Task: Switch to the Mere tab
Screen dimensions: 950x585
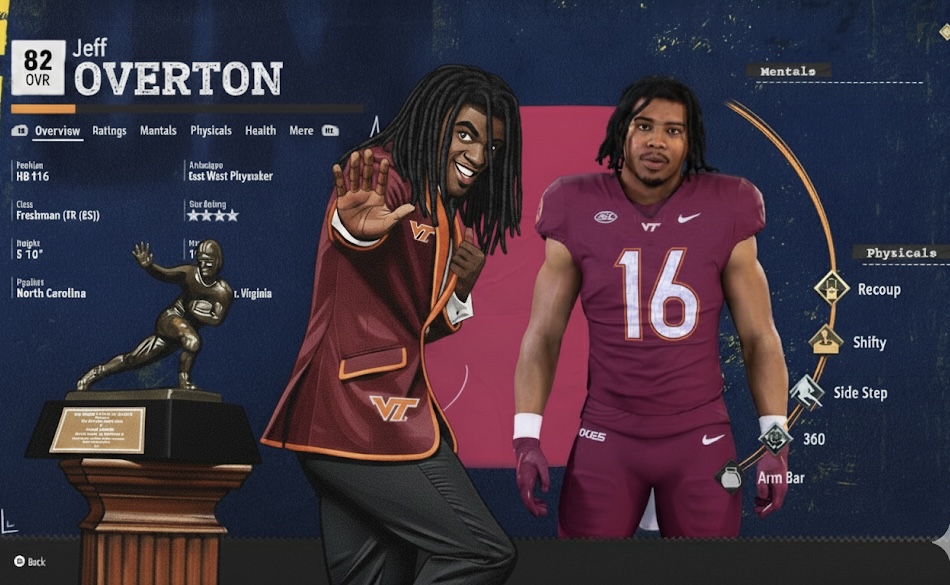Action: 301,131
